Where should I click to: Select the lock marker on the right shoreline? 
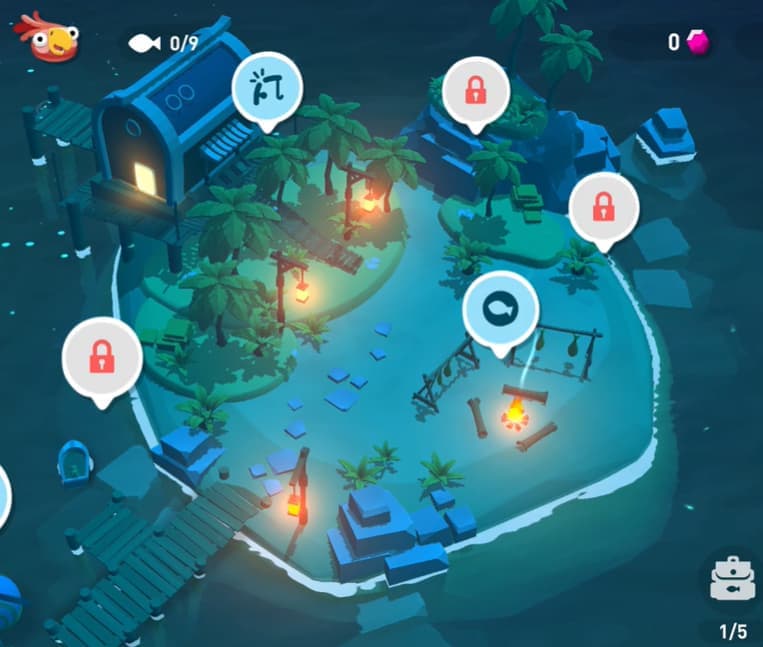[x=603, y=208]
